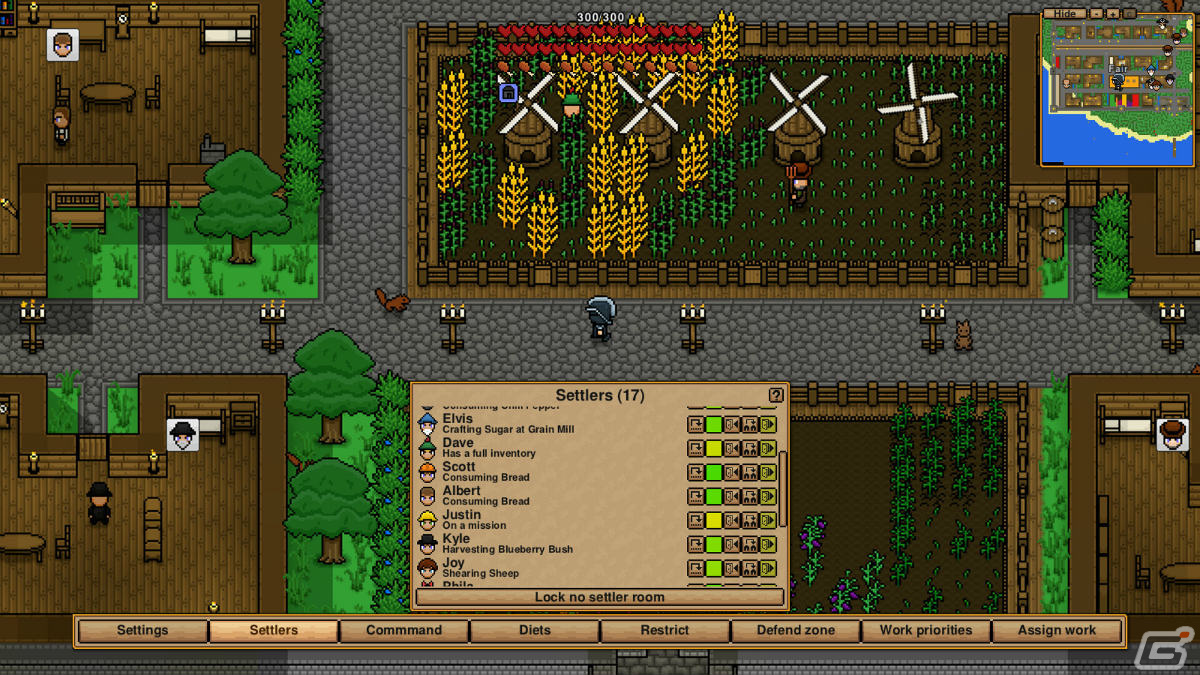Switch to the Command tab
This screenshot has height=675, width=1200.
(404, 631)
